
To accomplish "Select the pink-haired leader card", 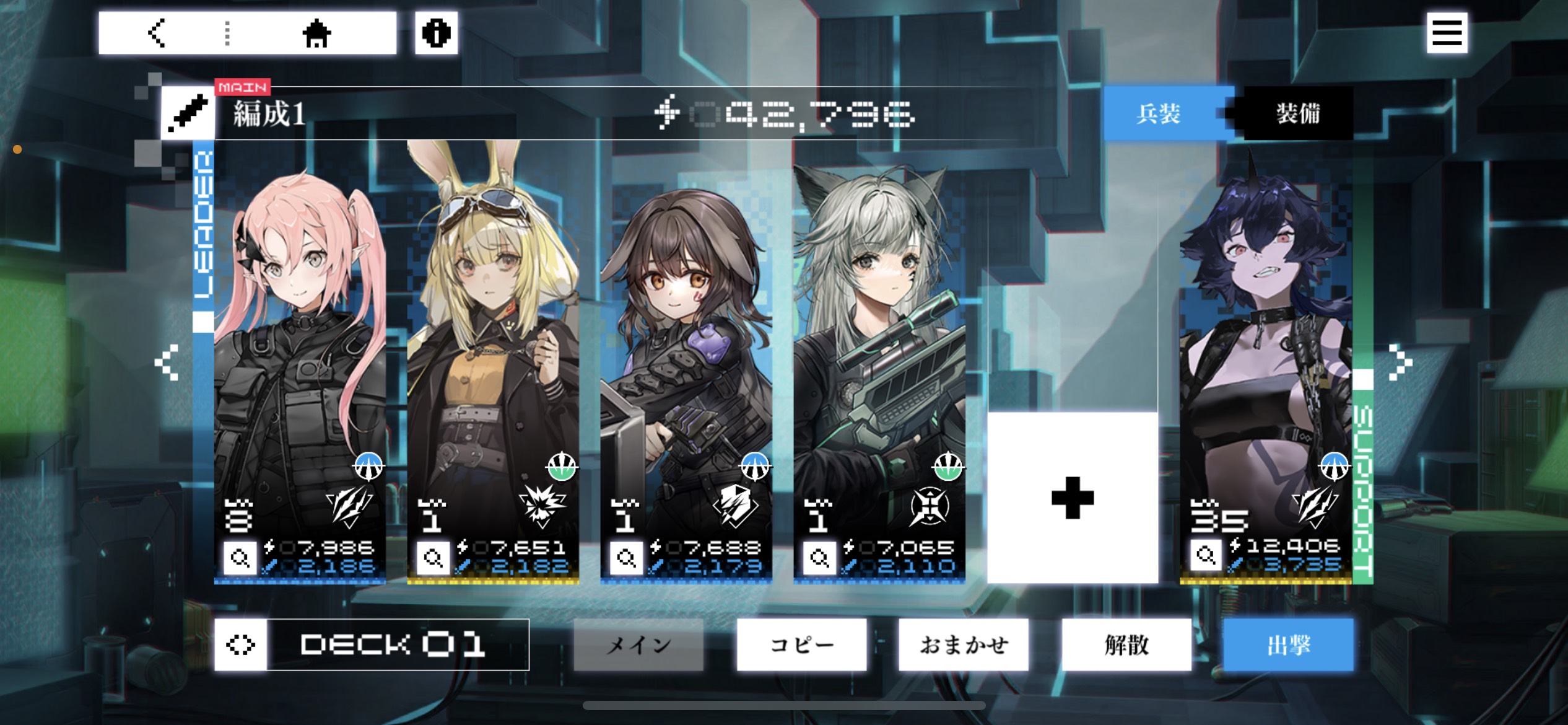I will pyautogui.click(x=300, y=347).
